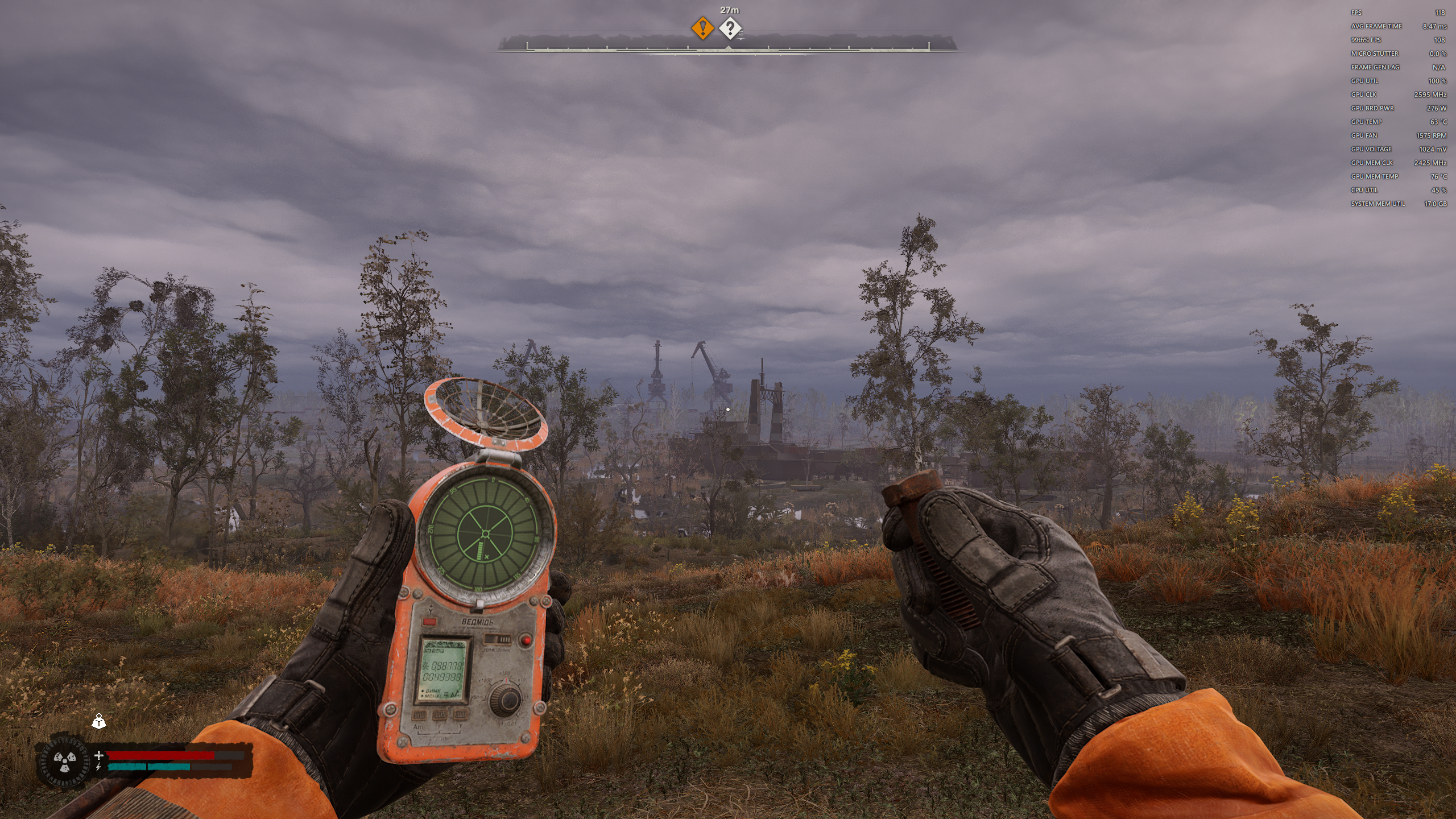
Task: Click the orange exclamation quest marker
Action: 702,27
